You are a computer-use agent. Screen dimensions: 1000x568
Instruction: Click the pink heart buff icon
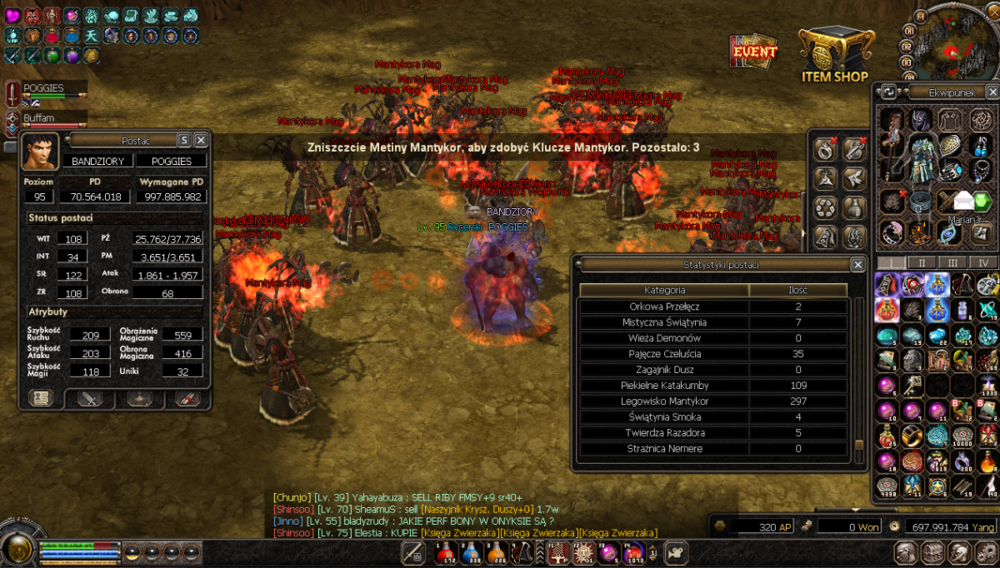pyautogui.click(x=13, y=15)
